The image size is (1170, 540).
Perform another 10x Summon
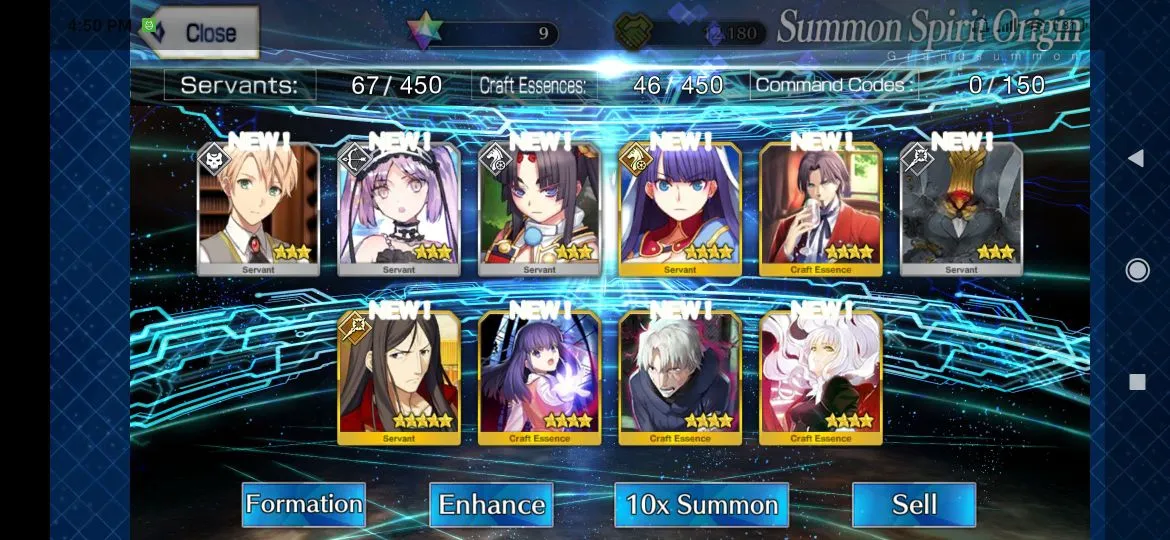click(x=702, y=504)
